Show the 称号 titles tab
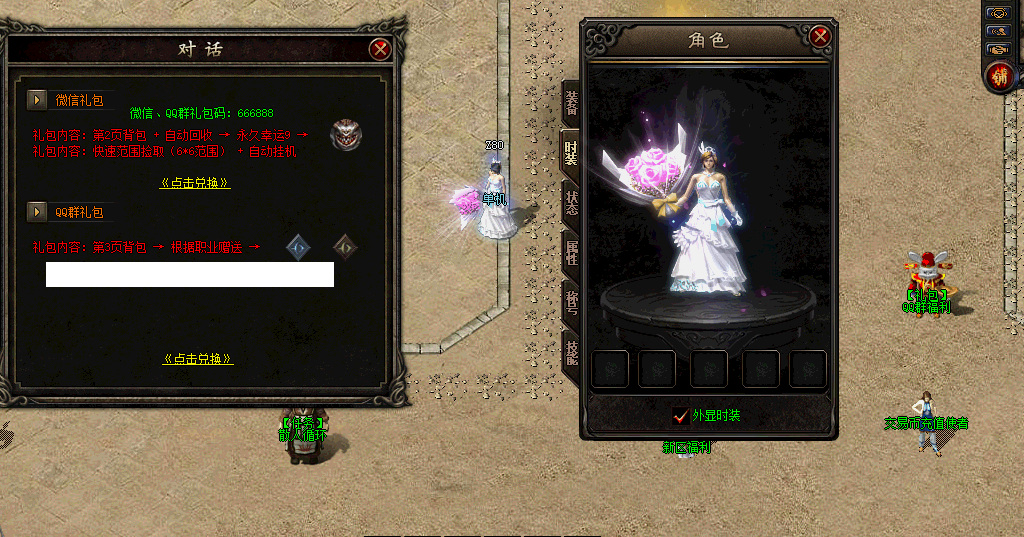1024x537 pixels. (x=571, y=303)
